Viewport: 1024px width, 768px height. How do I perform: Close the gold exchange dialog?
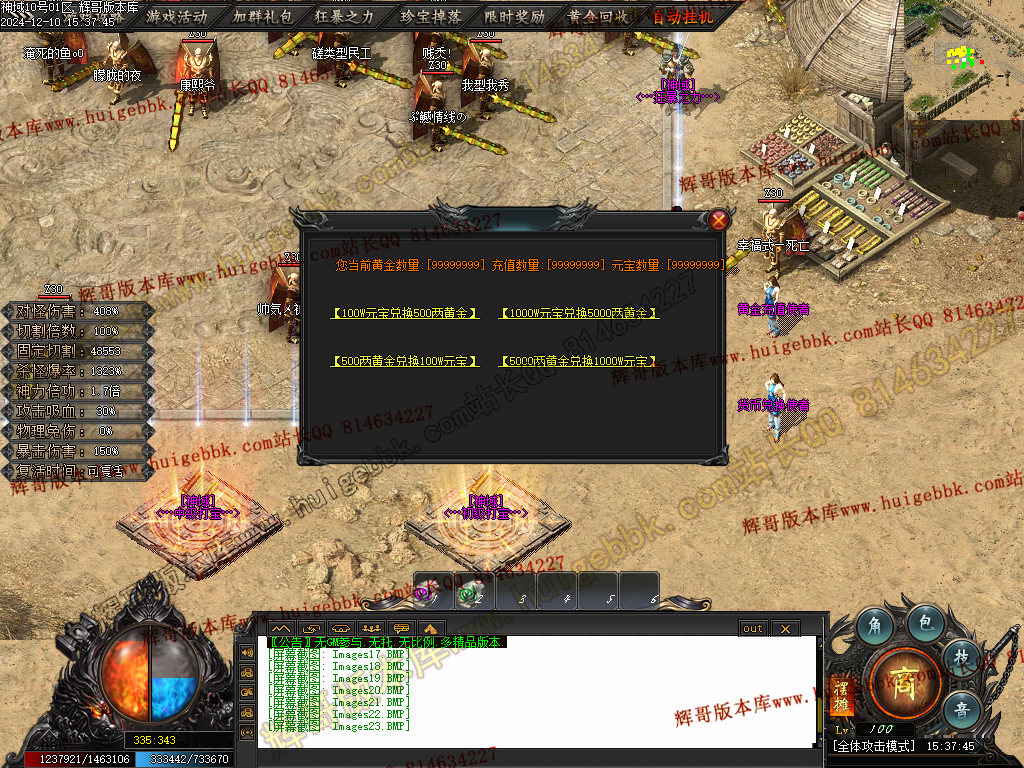[x=719, y=219]
